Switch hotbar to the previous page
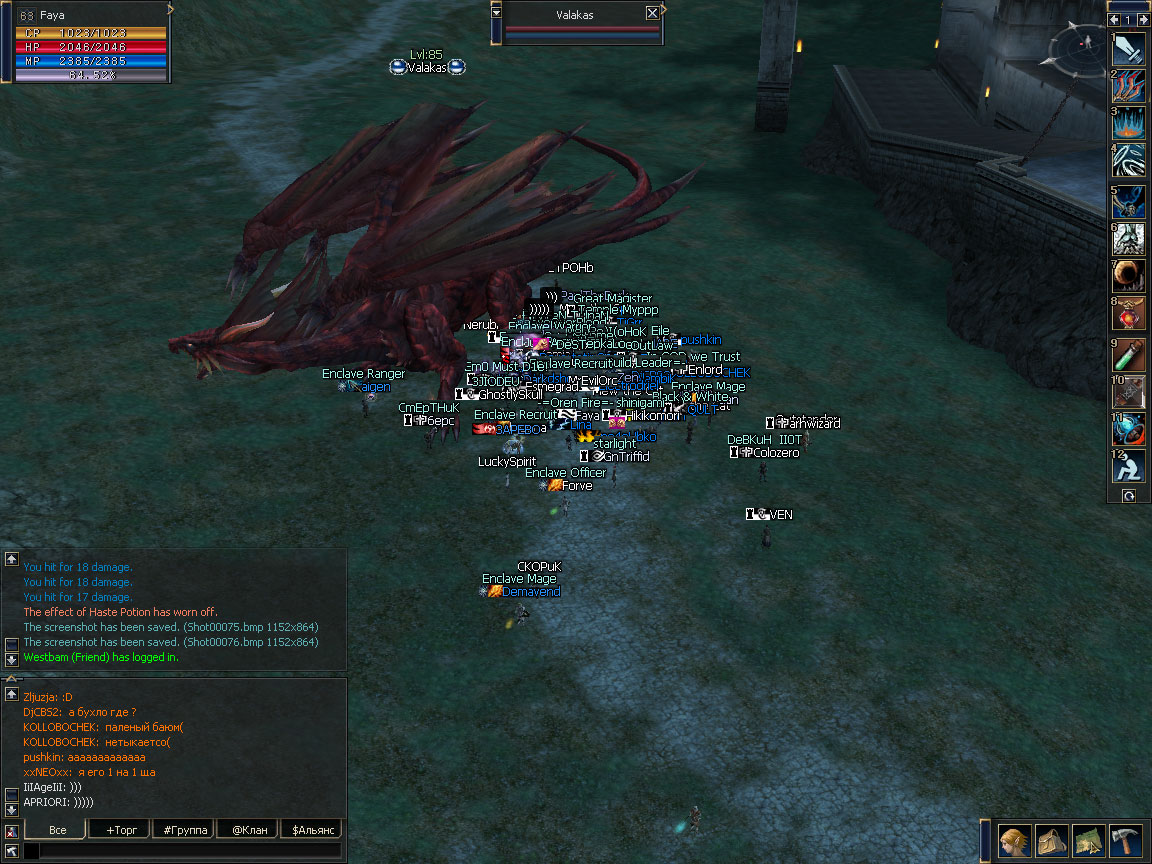Viewport: 1152px width, 864px height. [x=1114, y=20]
